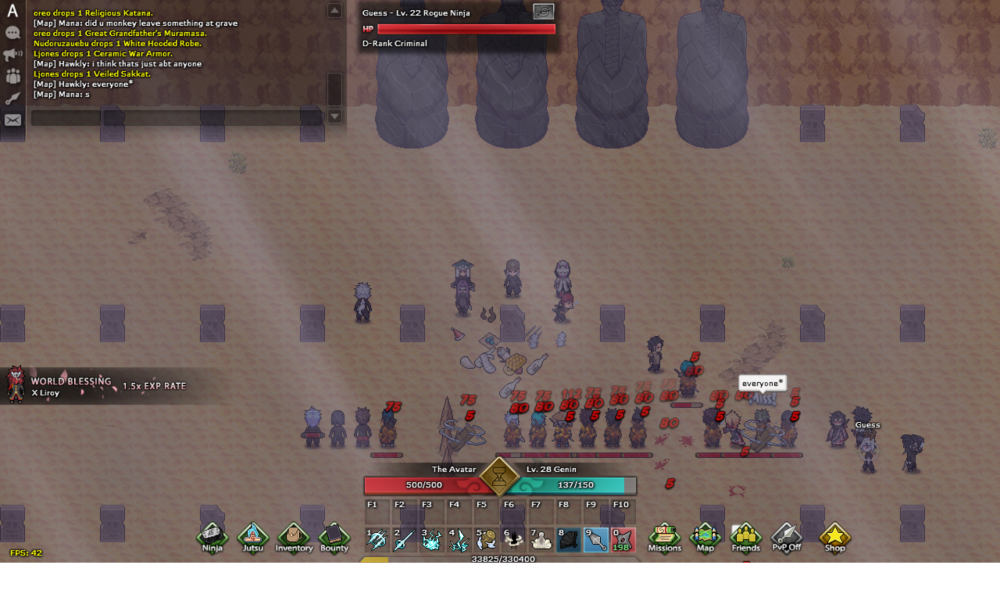This screenshot has height=596, width=1000.
Task: Open the Inventory bag
Action: 293,537
